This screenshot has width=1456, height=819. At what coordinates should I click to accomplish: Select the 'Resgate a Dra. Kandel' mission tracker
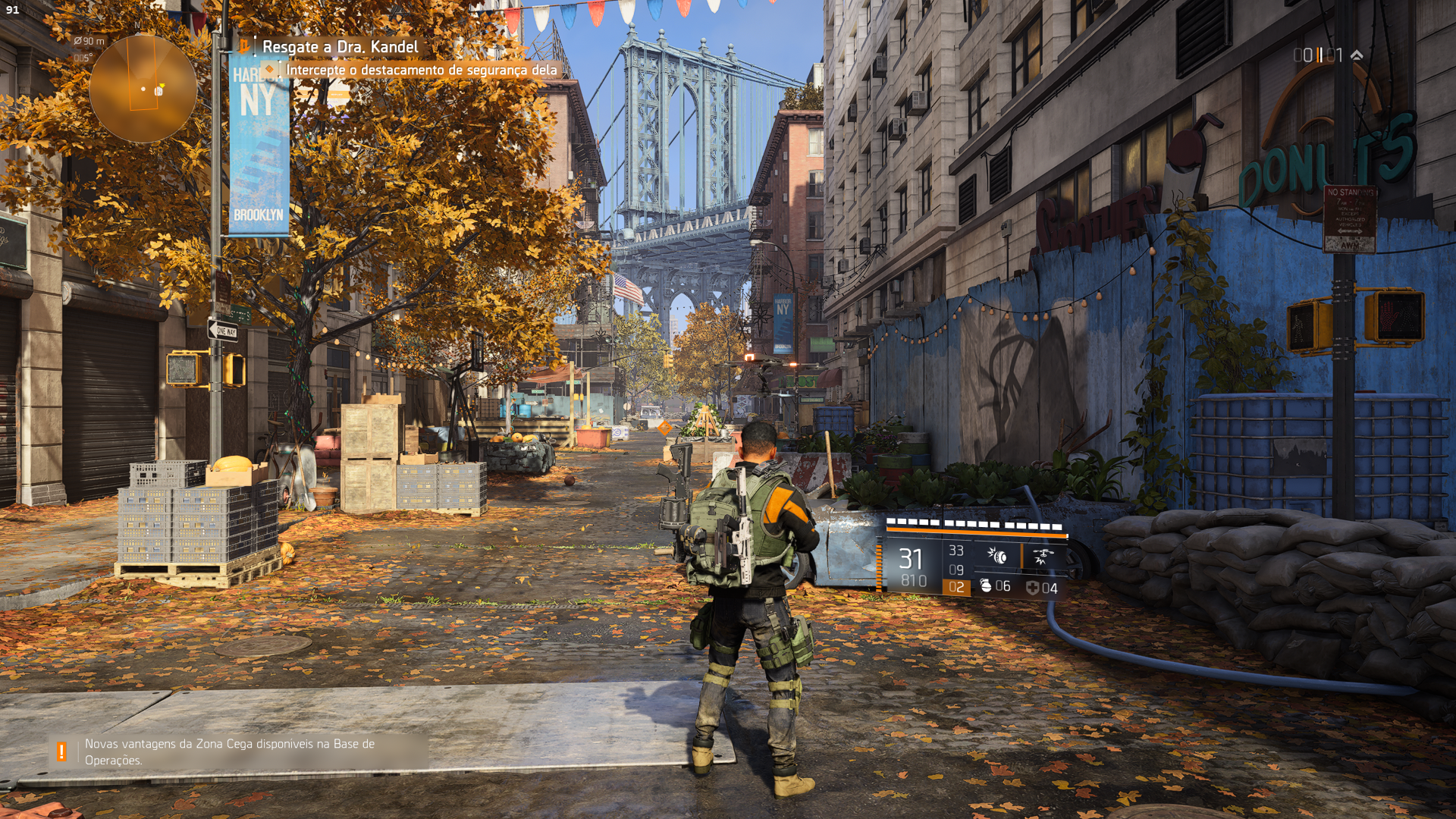click(340, 47)
